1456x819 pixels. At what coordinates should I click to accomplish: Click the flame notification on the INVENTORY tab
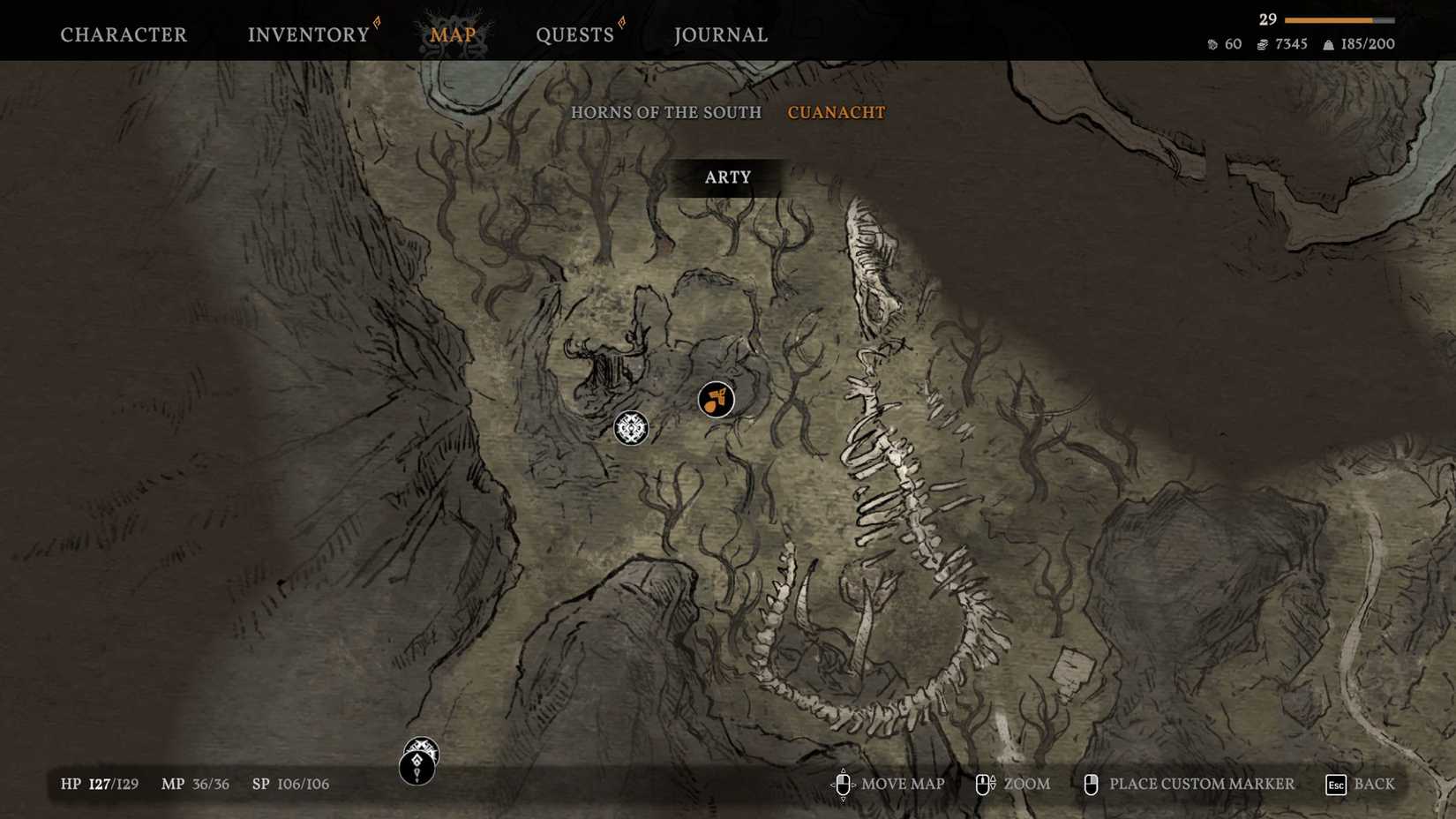pyautogui.click(x=377, y=22)
